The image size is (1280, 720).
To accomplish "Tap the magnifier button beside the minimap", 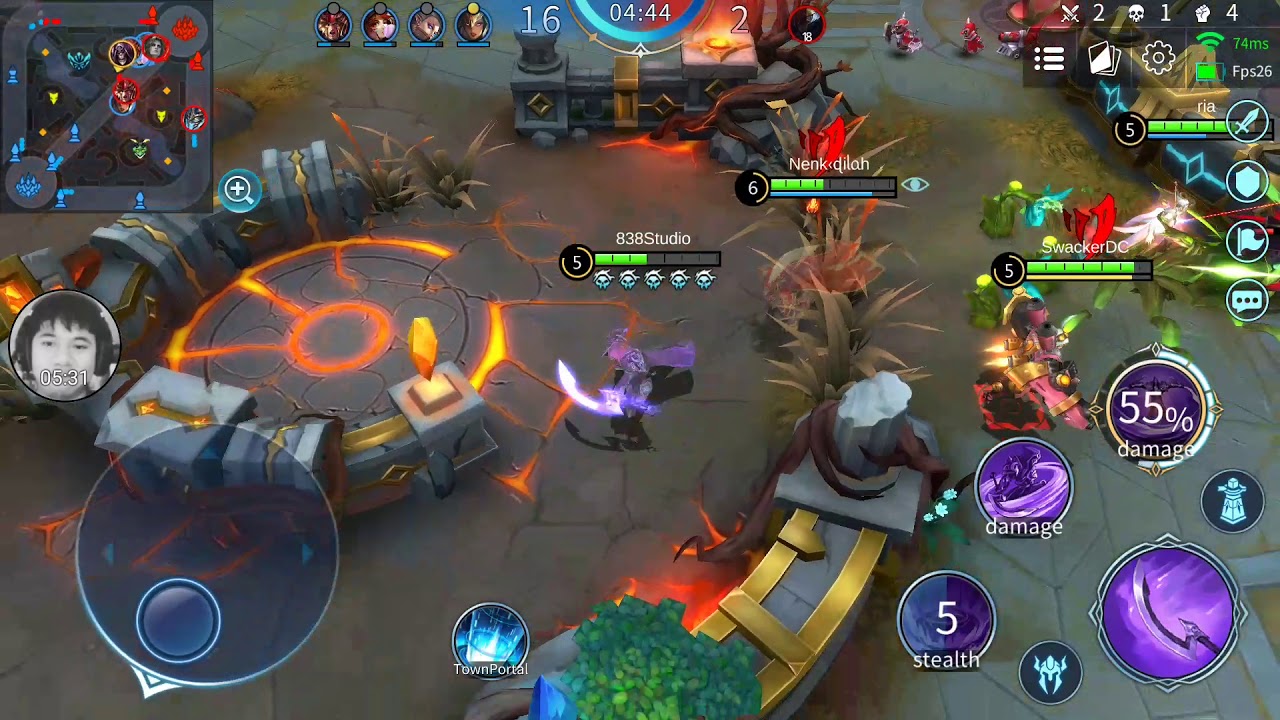I will [x=239, y=190].
